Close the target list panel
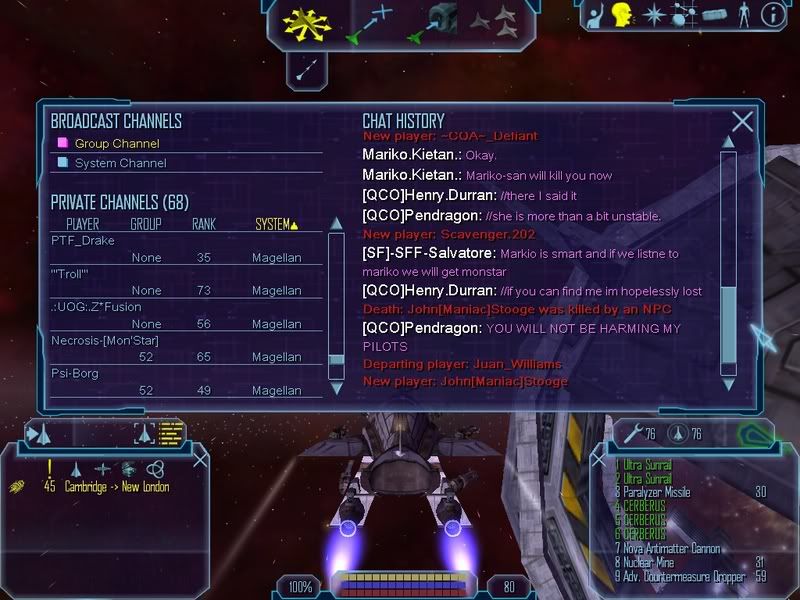 tap(200, 459)
